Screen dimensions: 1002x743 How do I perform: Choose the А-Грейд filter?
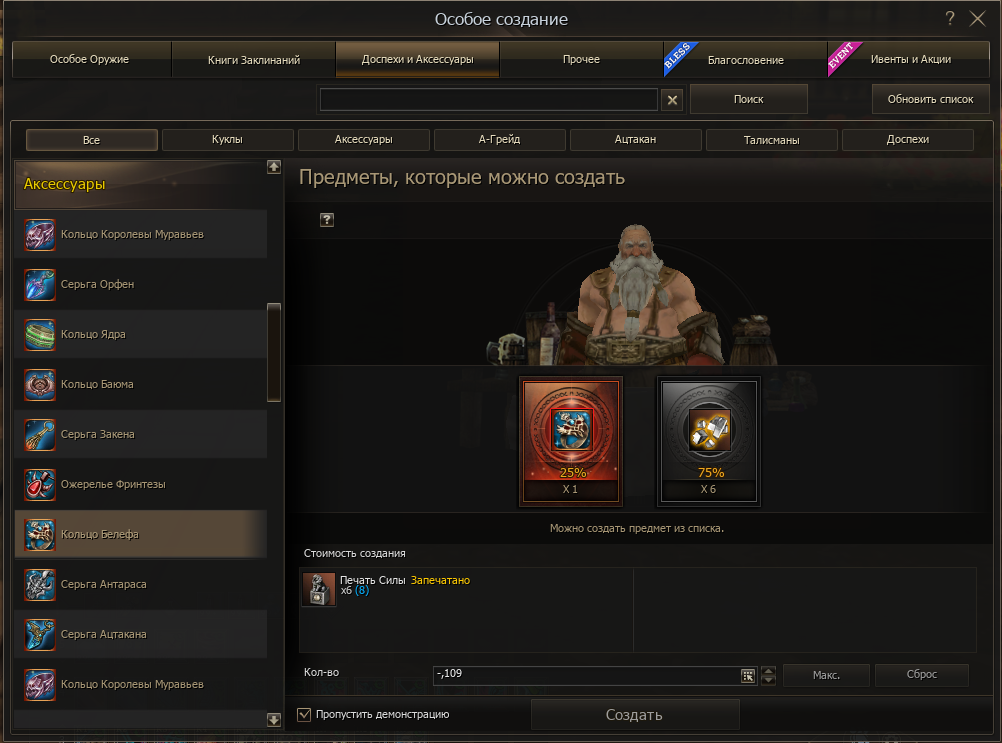500,140
